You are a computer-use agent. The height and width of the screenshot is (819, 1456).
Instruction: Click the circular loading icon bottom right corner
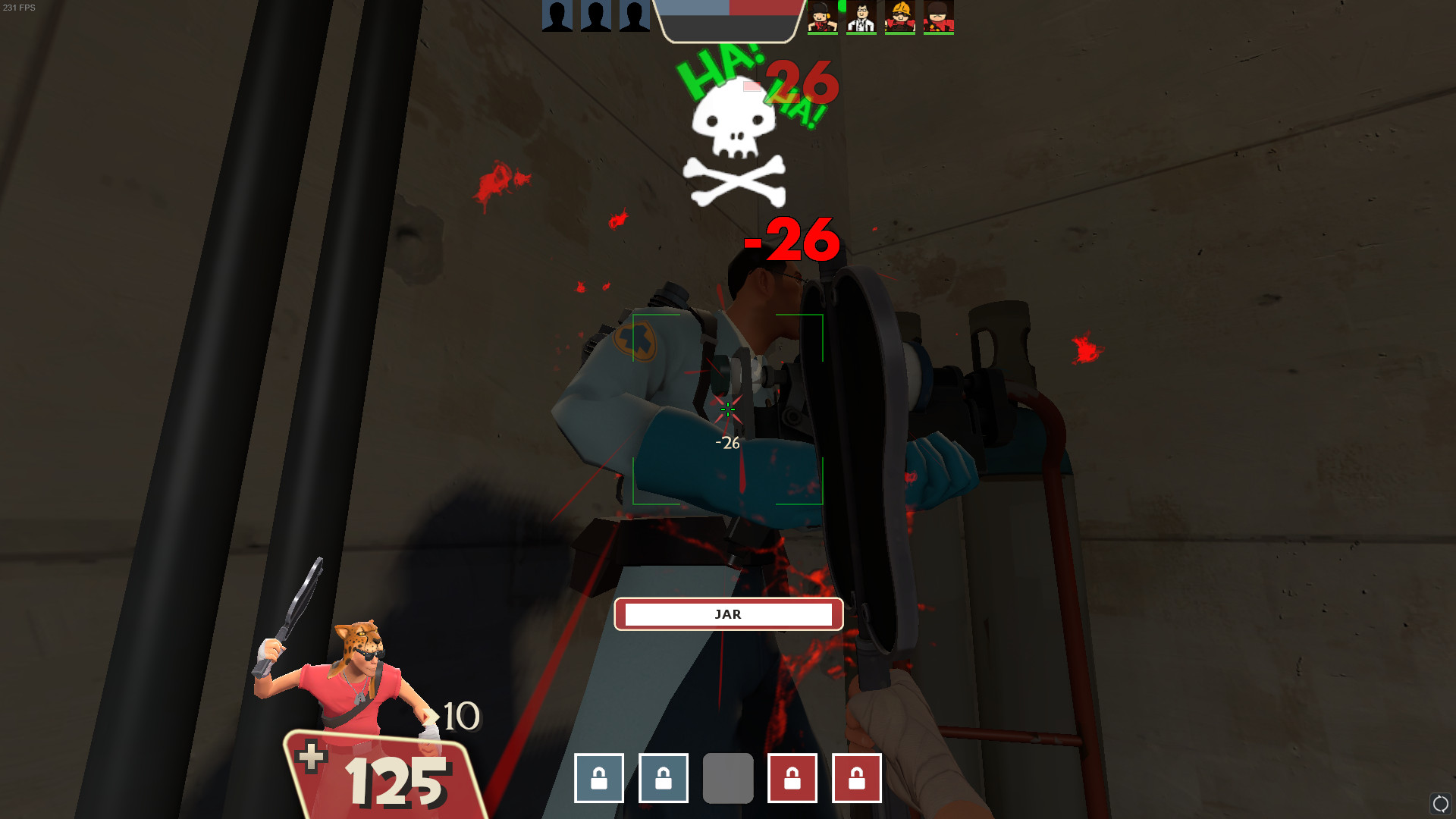tap(1439, 805)
